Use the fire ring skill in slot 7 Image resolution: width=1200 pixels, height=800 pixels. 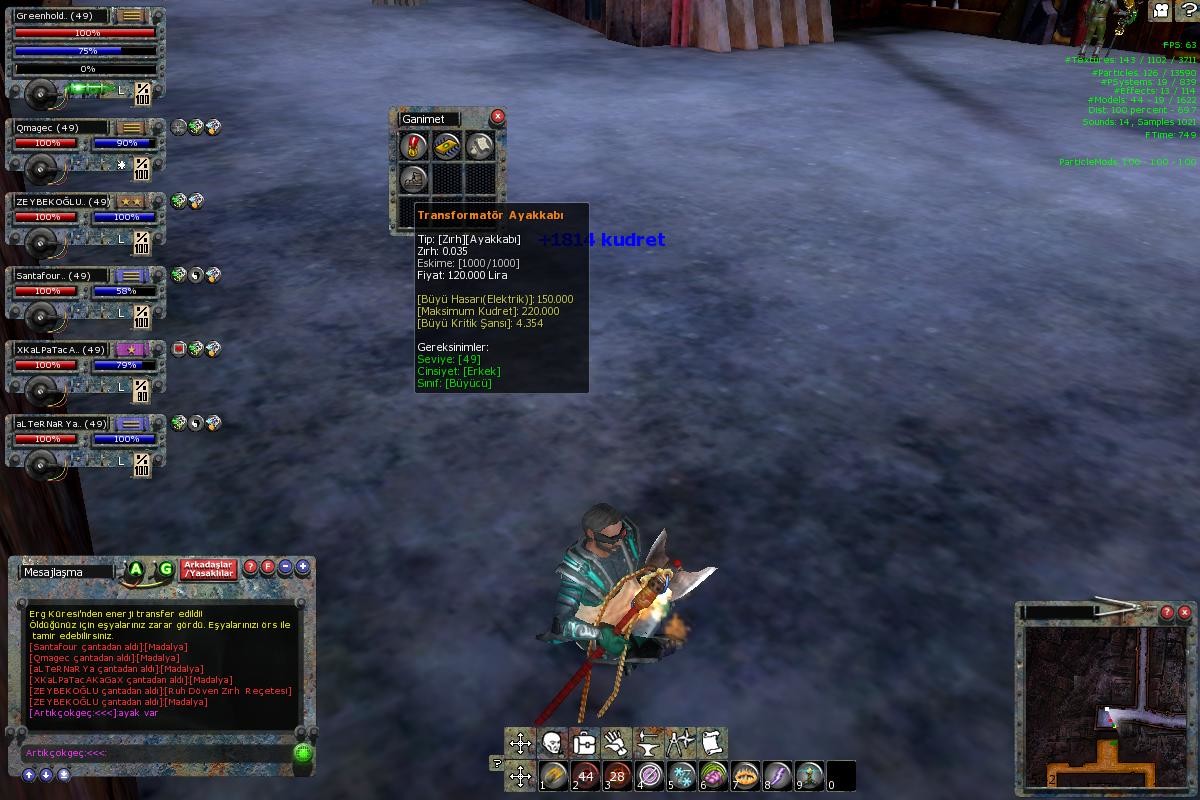tap(746, 775)
